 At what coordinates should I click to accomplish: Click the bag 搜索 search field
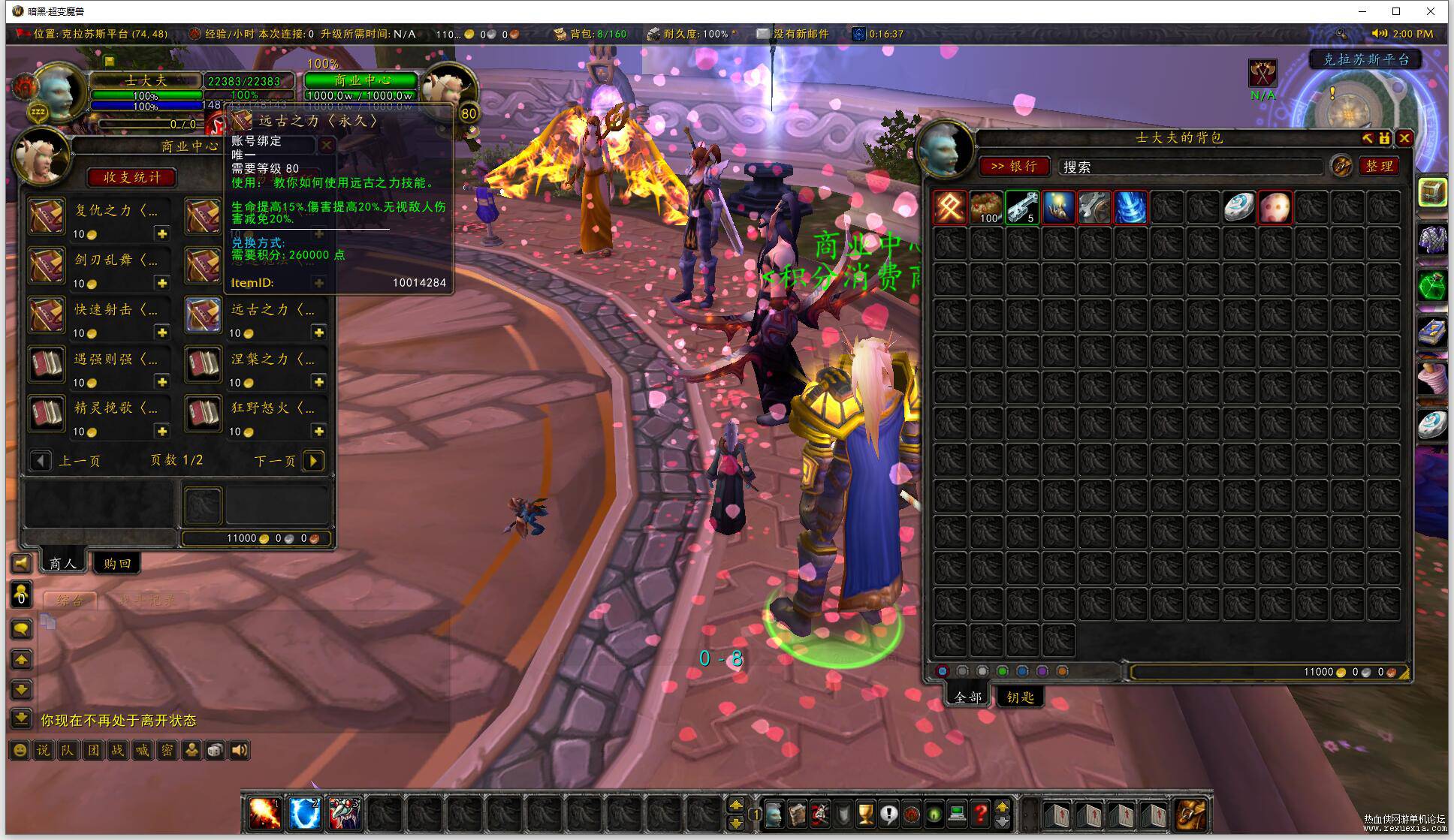[x=1190, y=167]
